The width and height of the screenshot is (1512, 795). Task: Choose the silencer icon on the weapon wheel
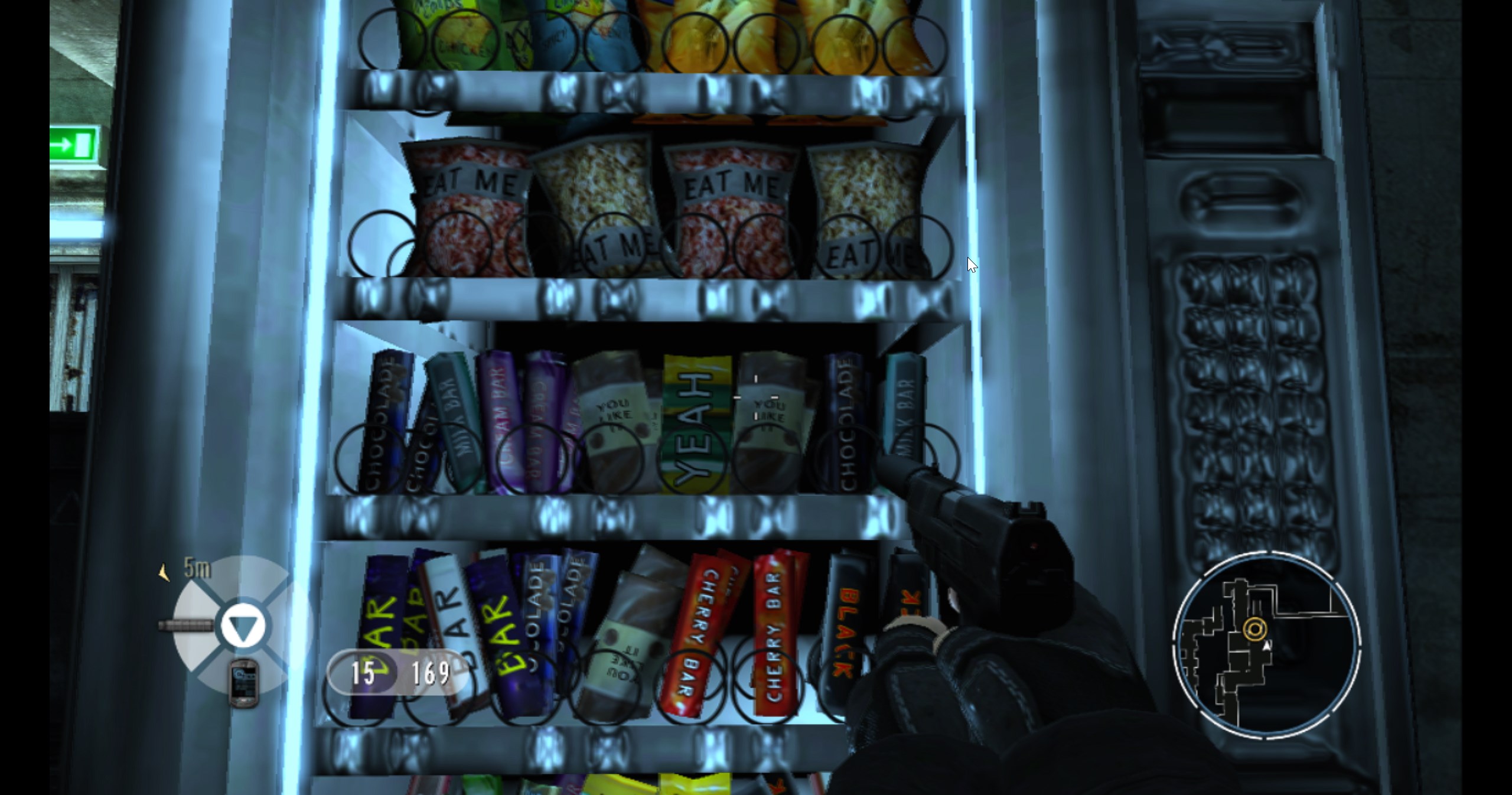(186, 625)
